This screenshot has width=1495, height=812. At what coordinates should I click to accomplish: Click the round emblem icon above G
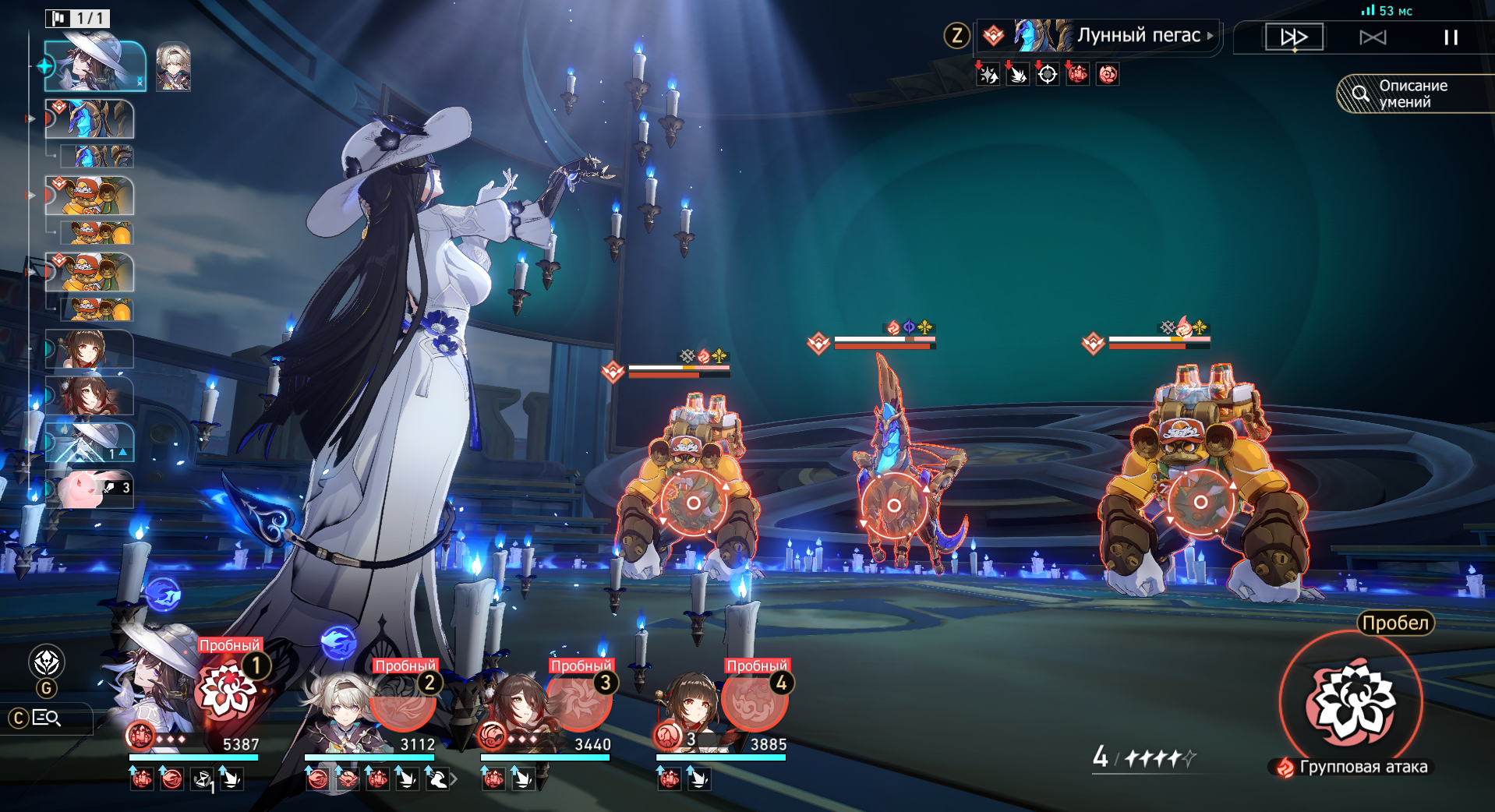[x=47, y=662]
